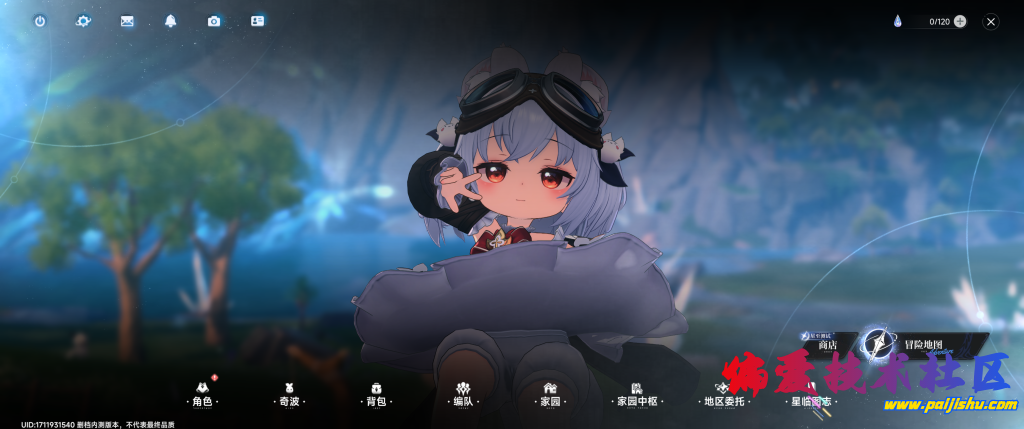
Task: Open the 家园中枢 home hub
Action: [636, 395]
